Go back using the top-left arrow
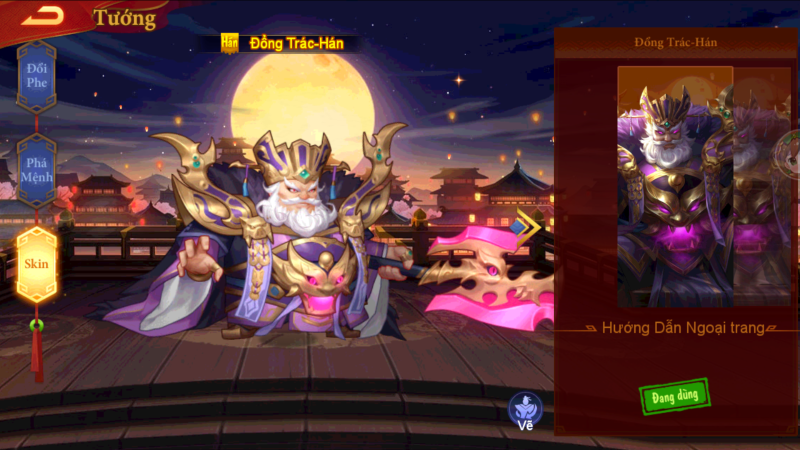The image size is (800, 450). tap(42, 14)
